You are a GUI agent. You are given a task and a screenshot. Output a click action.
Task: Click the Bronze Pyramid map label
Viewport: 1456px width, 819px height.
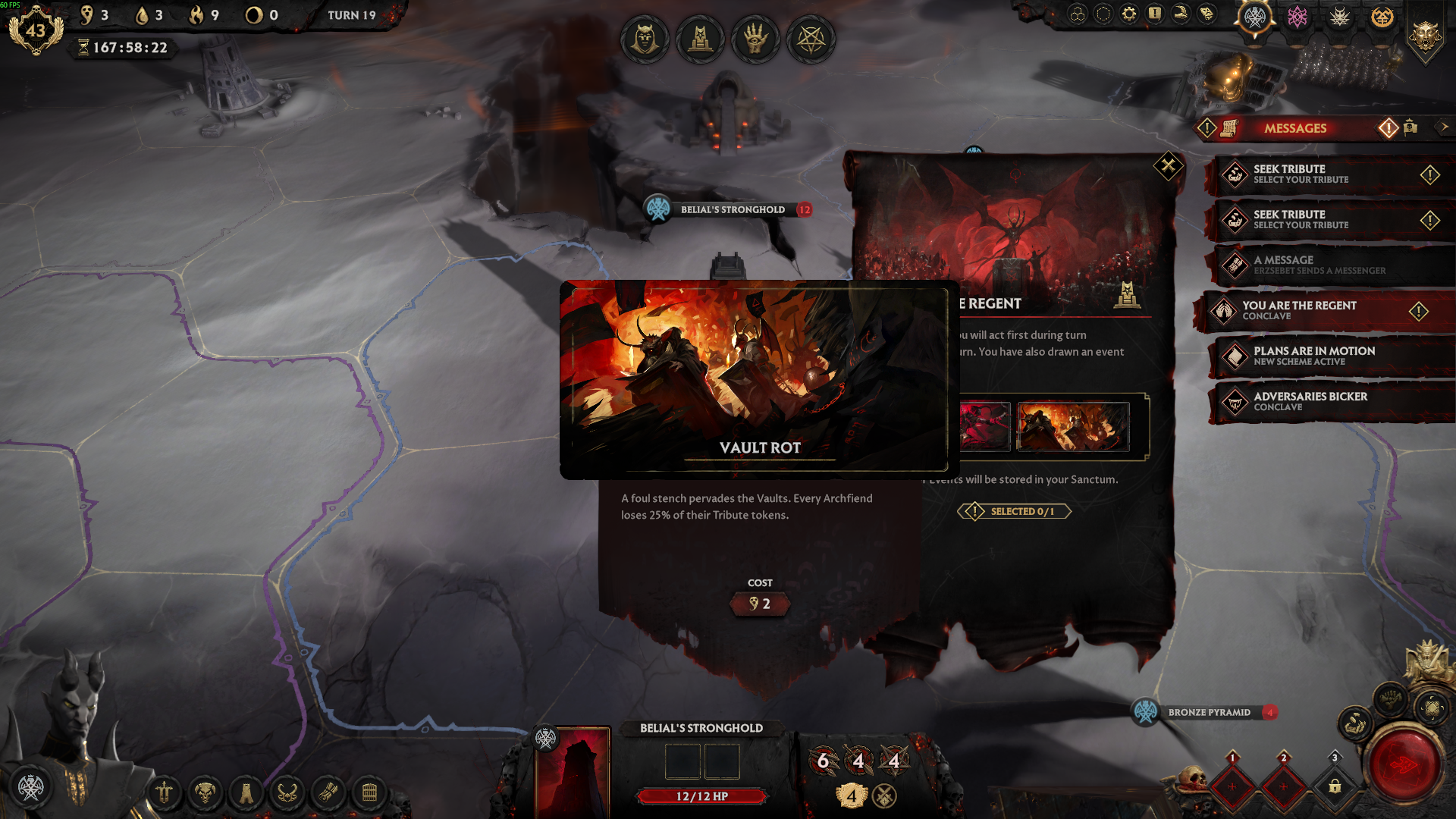click(x=1209, y=712)
